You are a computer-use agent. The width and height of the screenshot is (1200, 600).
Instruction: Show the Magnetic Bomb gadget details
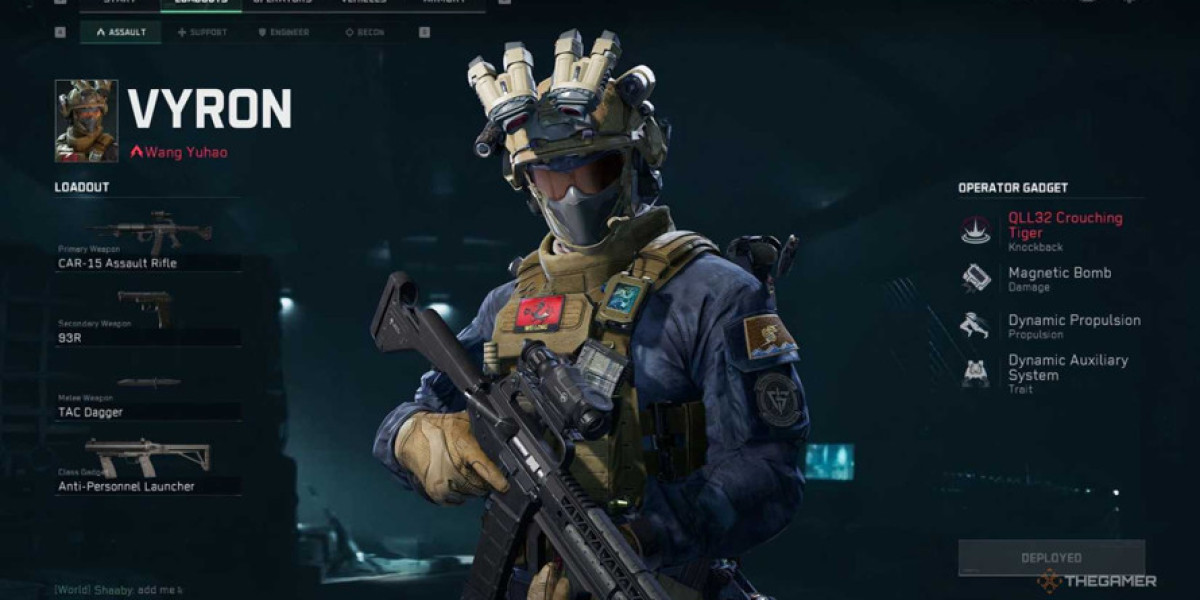click(1050, 278)
